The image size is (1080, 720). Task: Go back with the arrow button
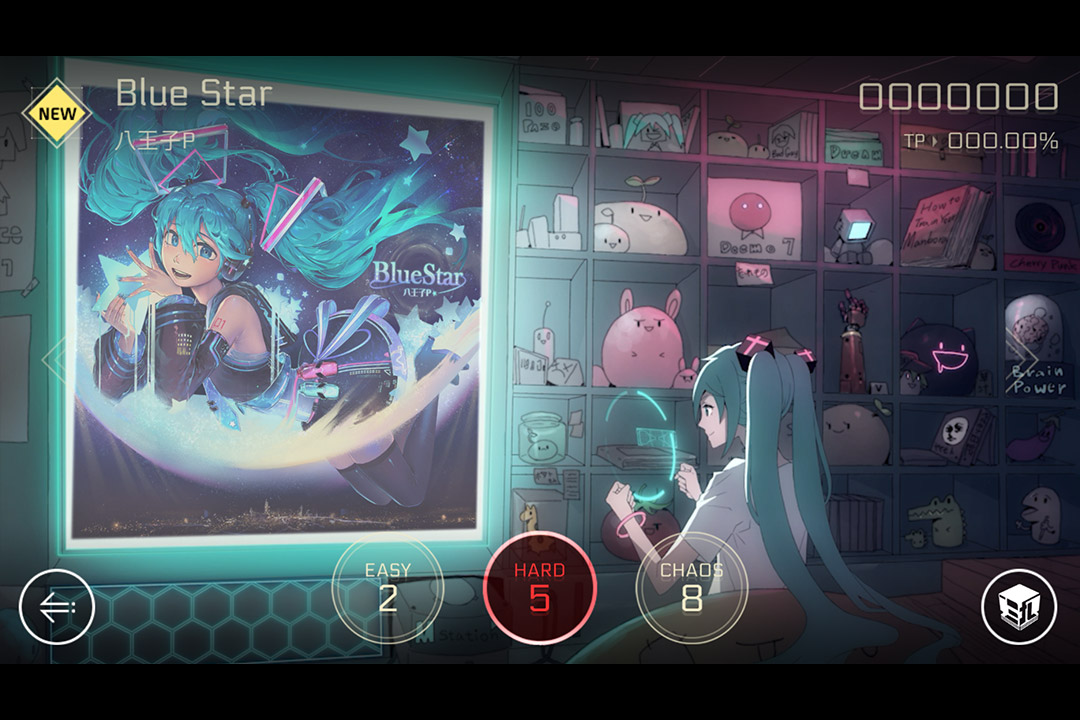[57, 606]
